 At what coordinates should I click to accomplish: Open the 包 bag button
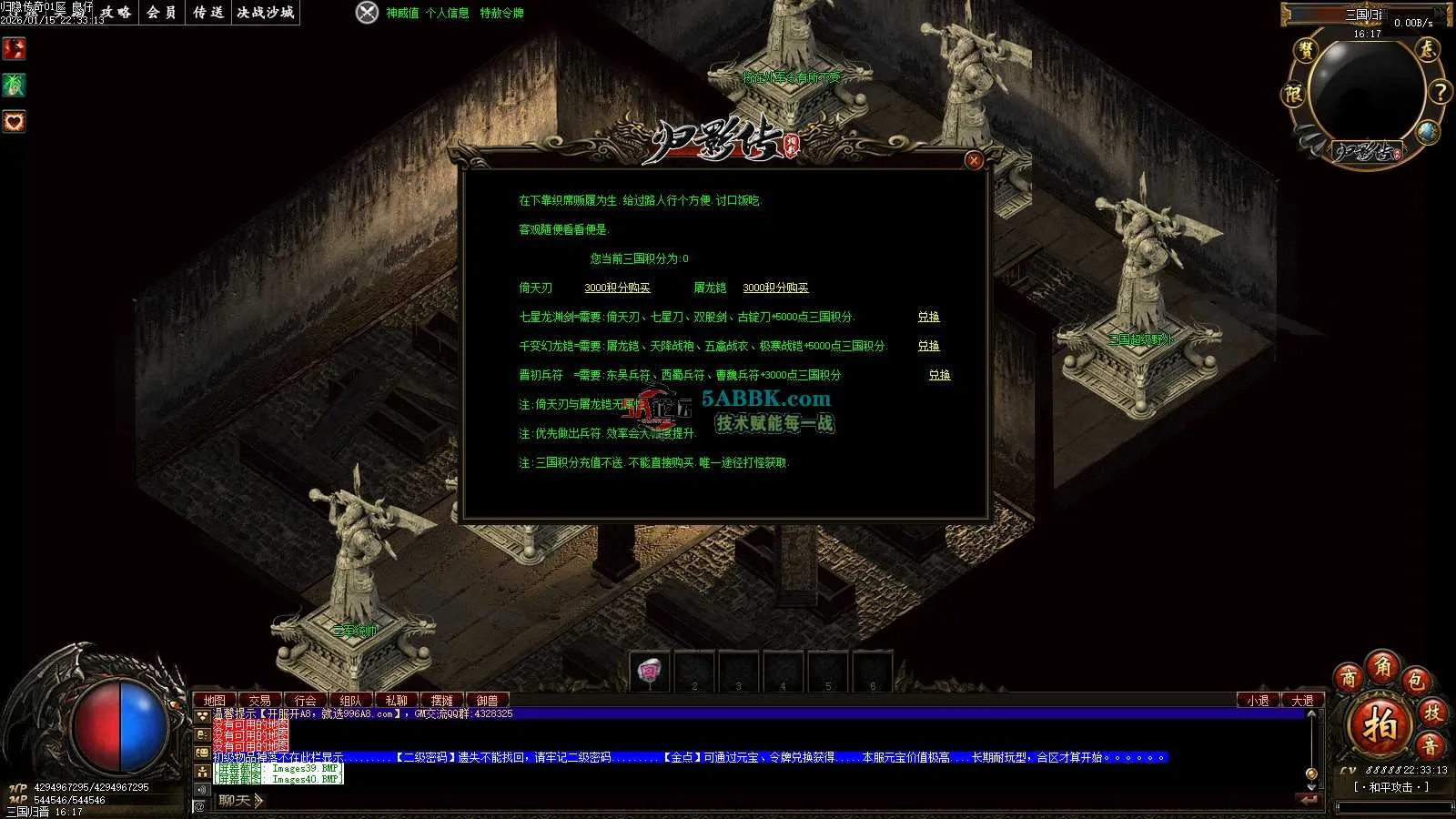1415,680
